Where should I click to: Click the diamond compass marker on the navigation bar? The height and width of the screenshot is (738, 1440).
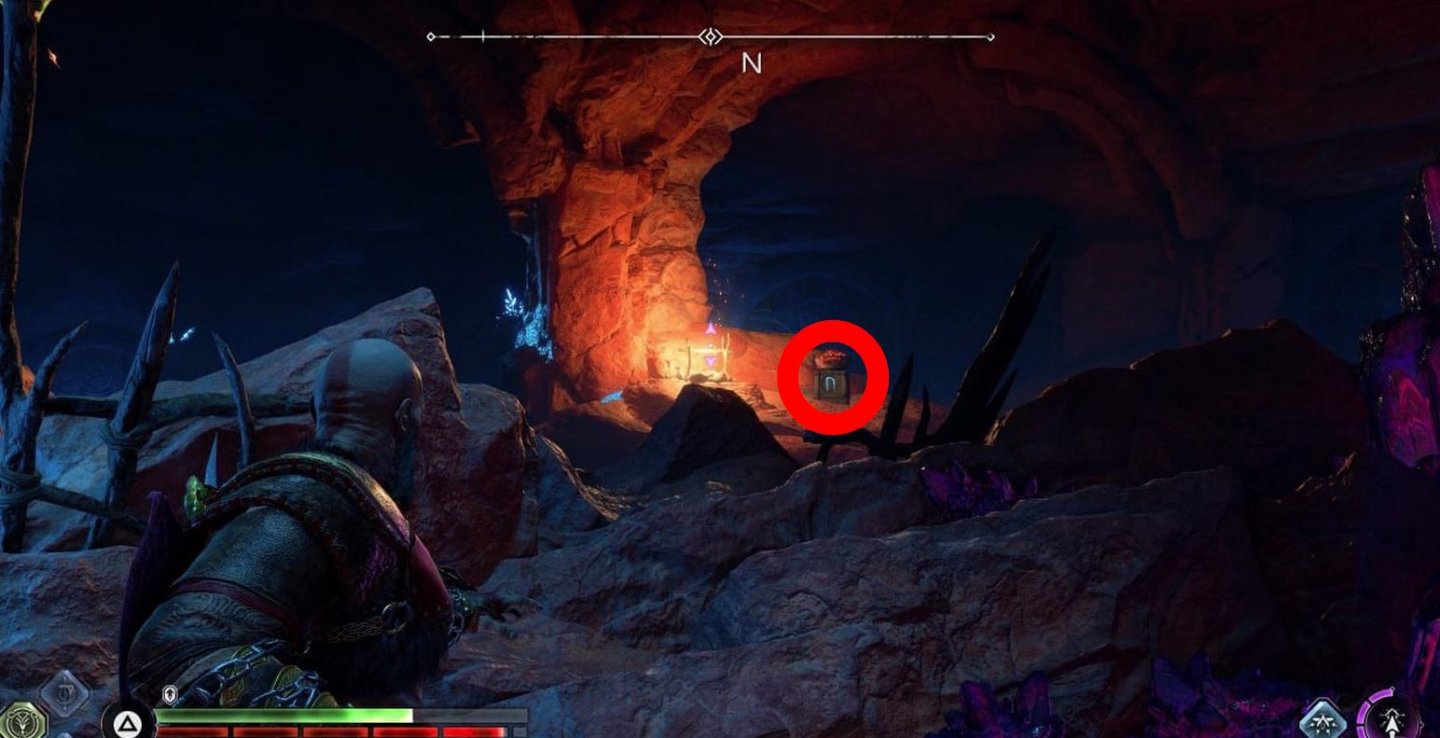[x=709, y=36]
